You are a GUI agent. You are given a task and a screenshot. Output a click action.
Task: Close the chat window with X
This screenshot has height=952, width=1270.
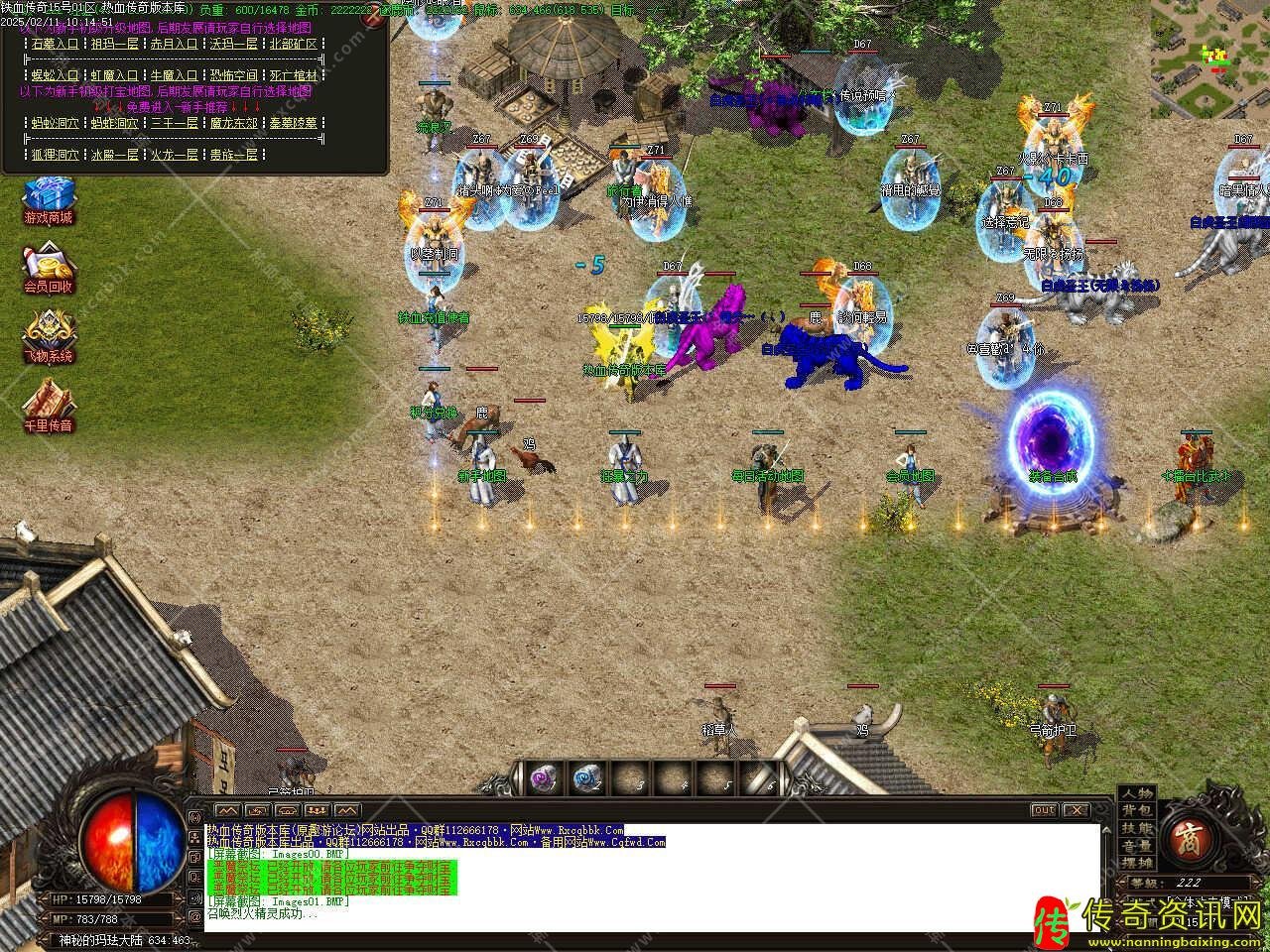point(1075,810)
